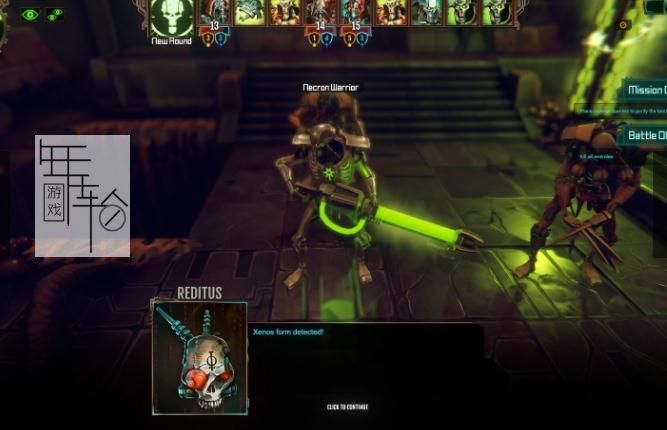Click the small gear icon at top right
The image size is (667, 430).
(624, 24)
